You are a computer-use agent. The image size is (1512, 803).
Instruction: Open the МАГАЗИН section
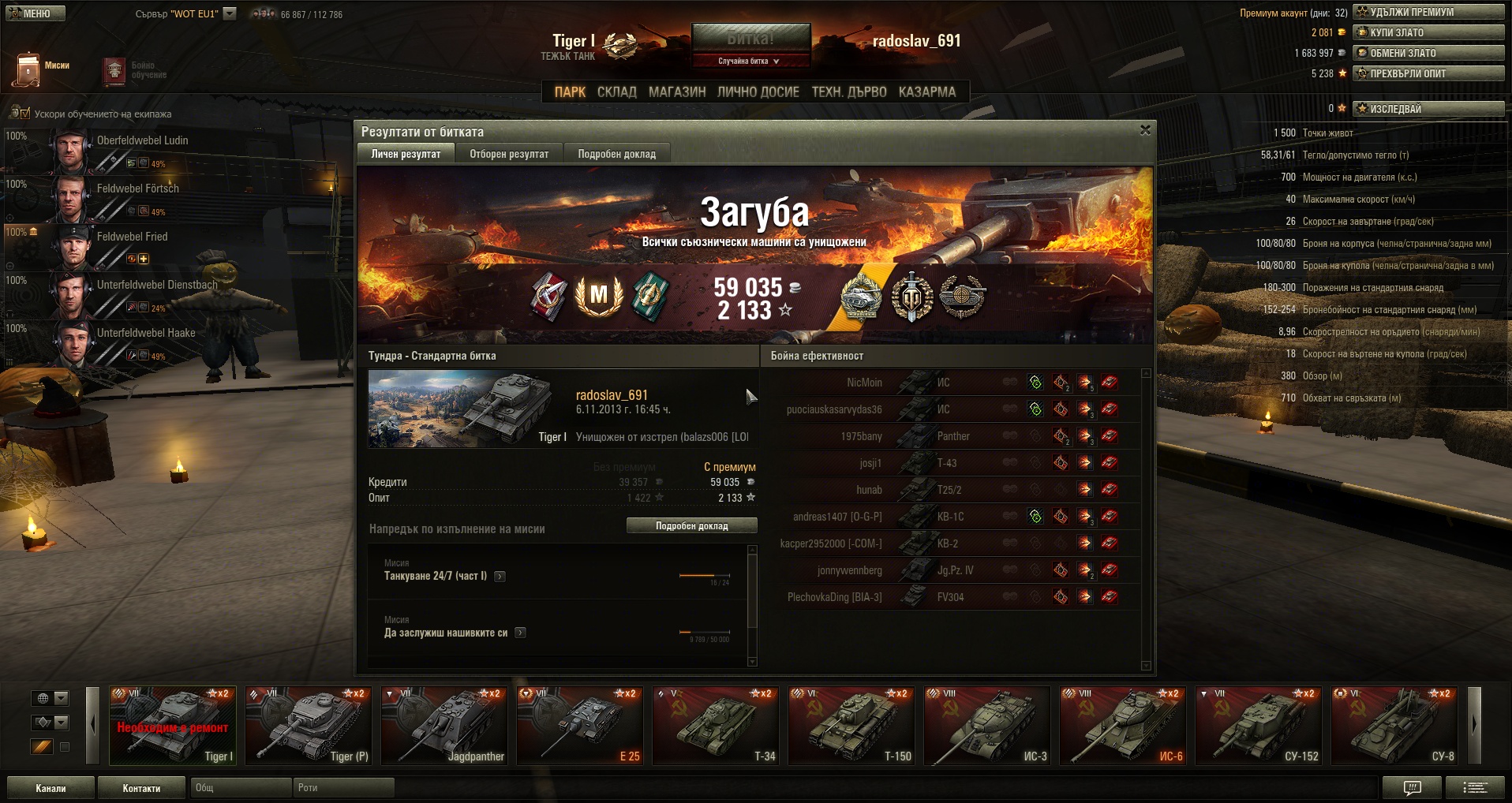pyautogui.click(x=677, y=92)
